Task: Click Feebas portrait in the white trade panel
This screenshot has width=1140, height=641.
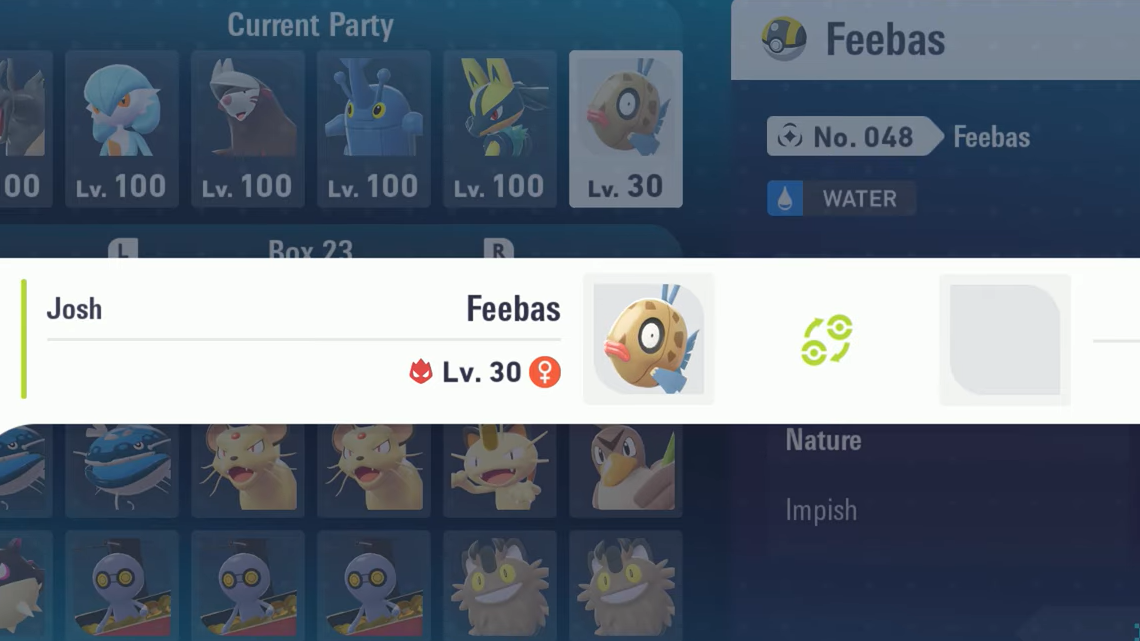Action: [648, 339]
